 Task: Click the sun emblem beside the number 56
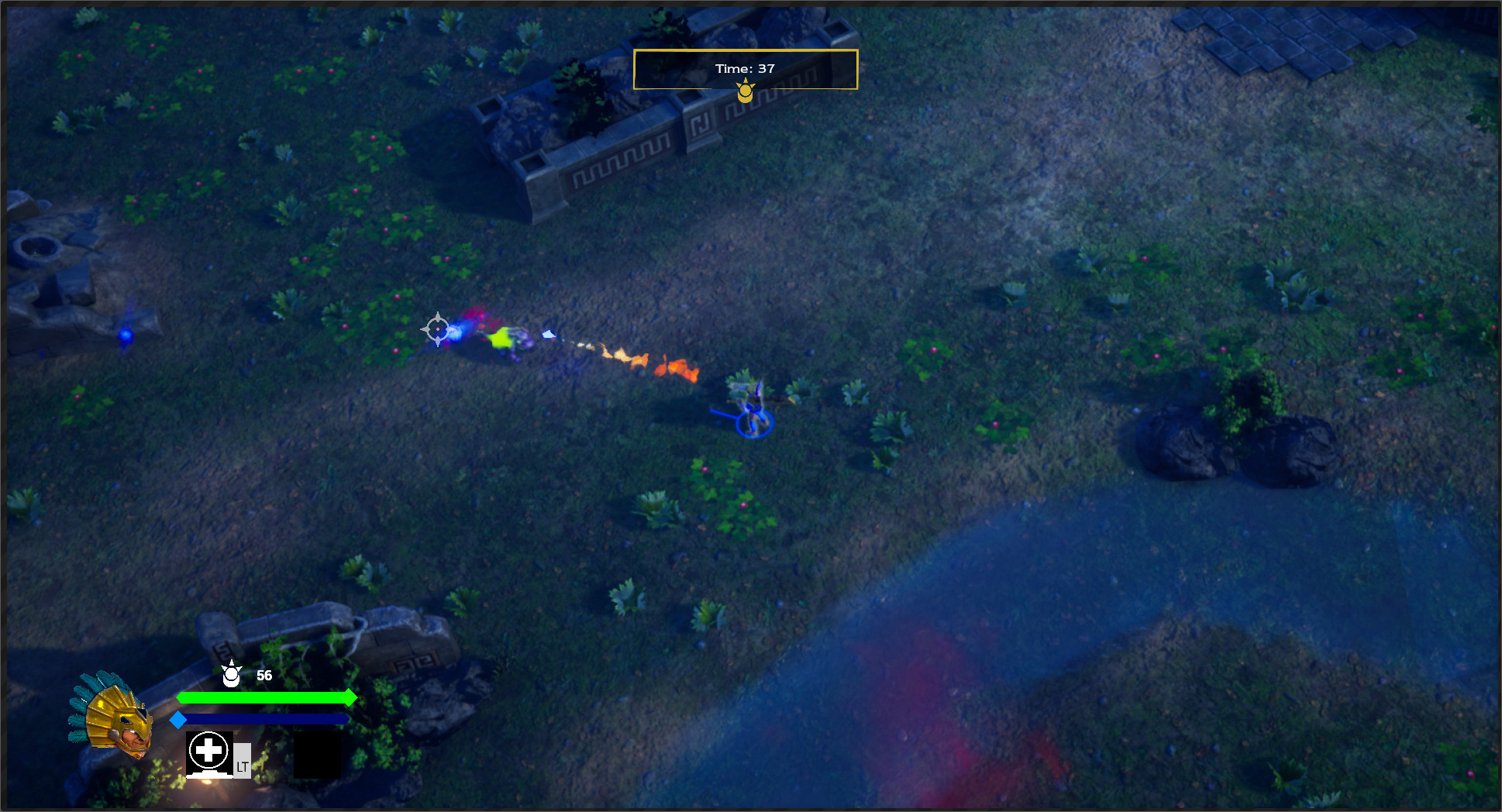[231, 676]
